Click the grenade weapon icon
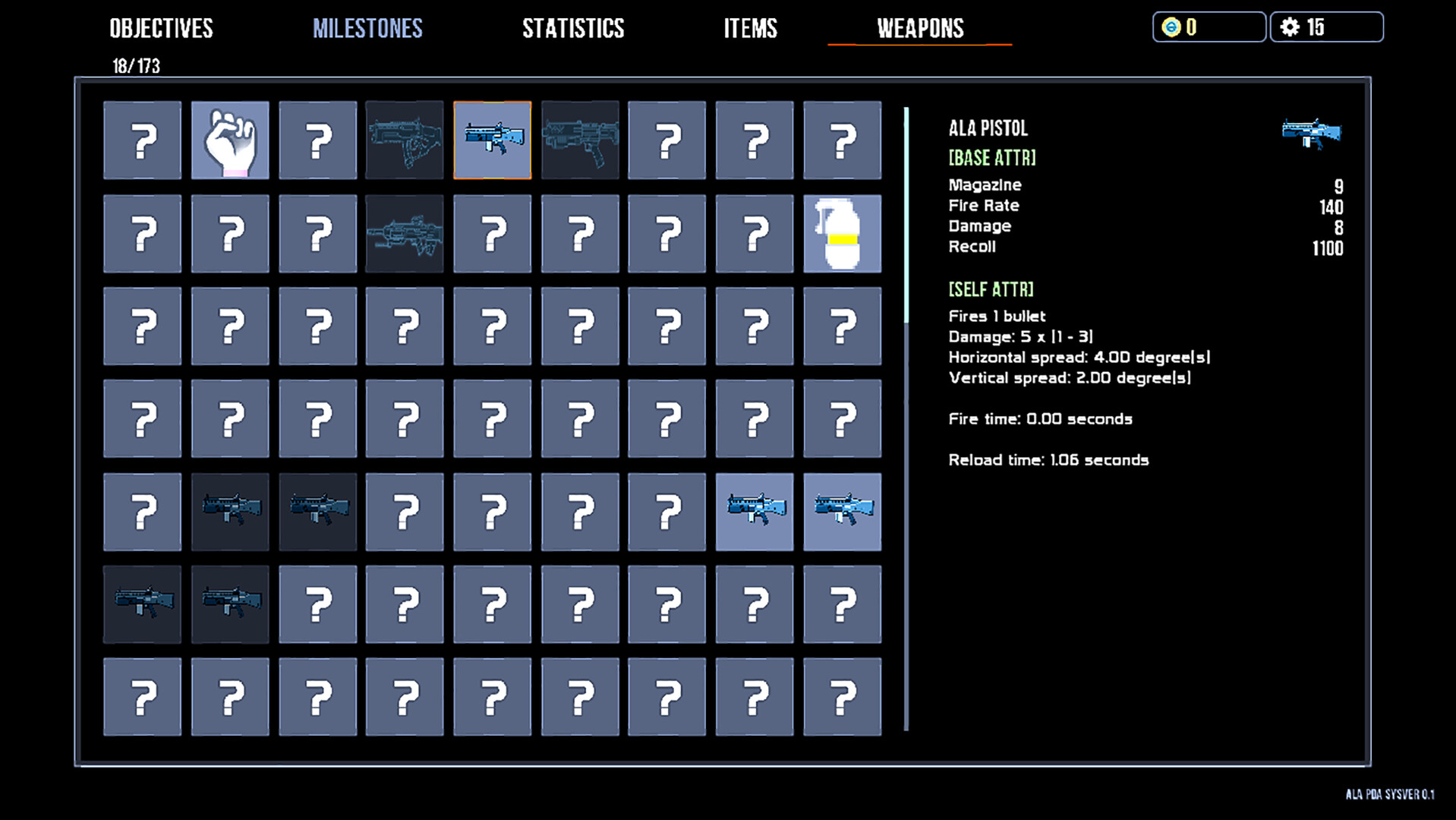 (842, 233)
